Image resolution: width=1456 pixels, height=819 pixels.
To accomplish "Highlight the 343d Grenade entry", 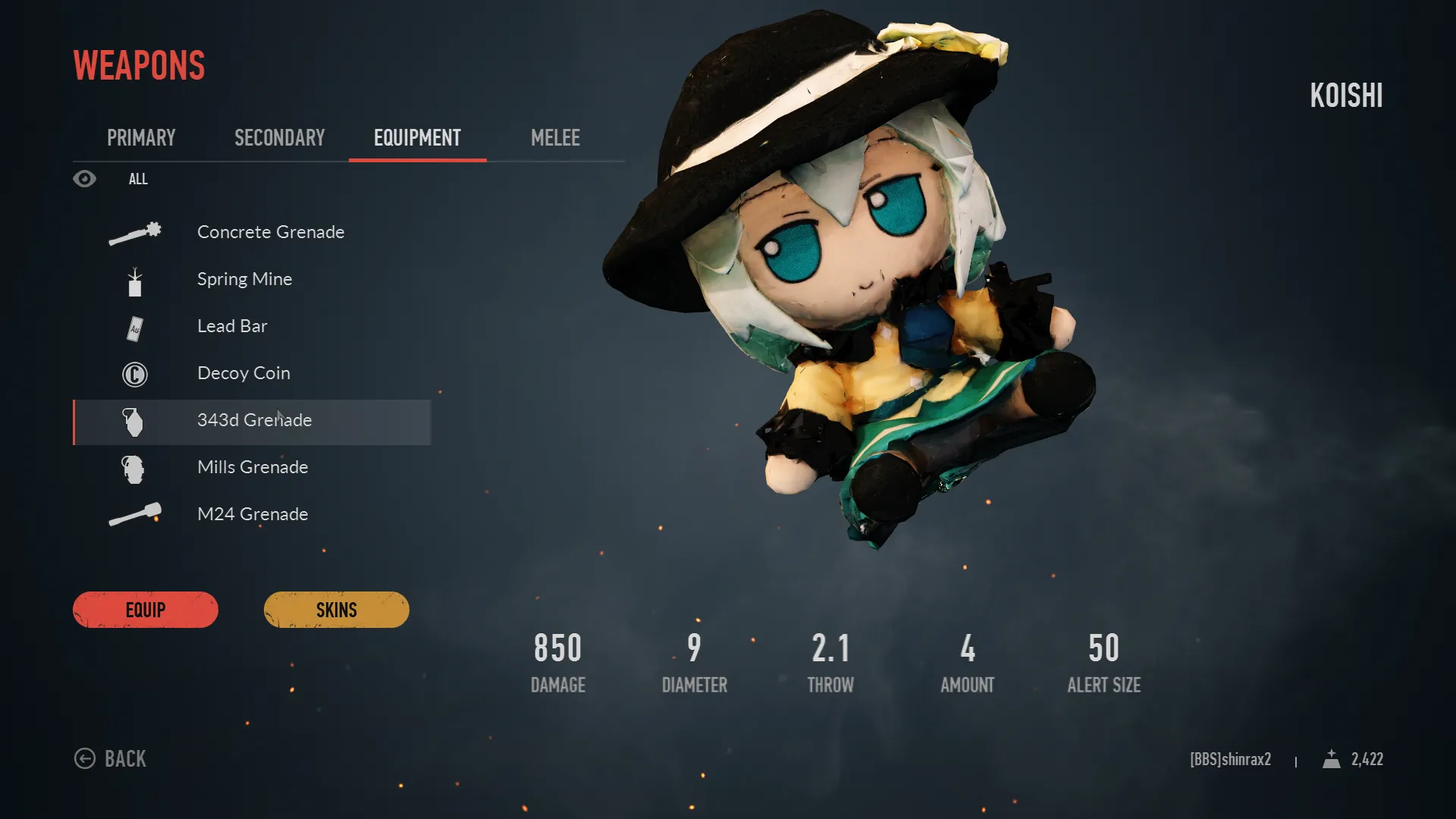I will pos(254,421).
